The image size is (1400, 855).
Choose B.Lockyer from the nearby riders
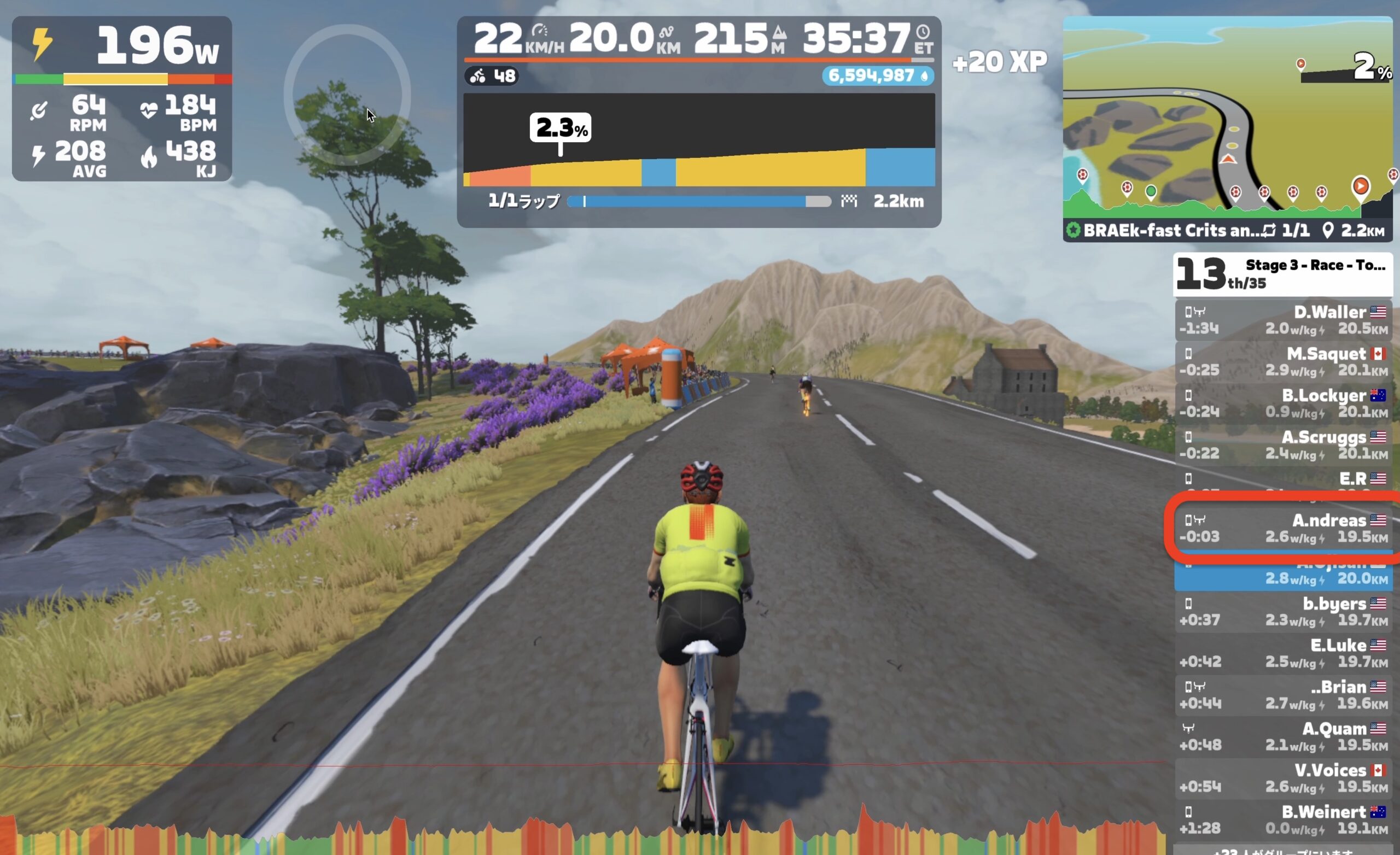1283,403
